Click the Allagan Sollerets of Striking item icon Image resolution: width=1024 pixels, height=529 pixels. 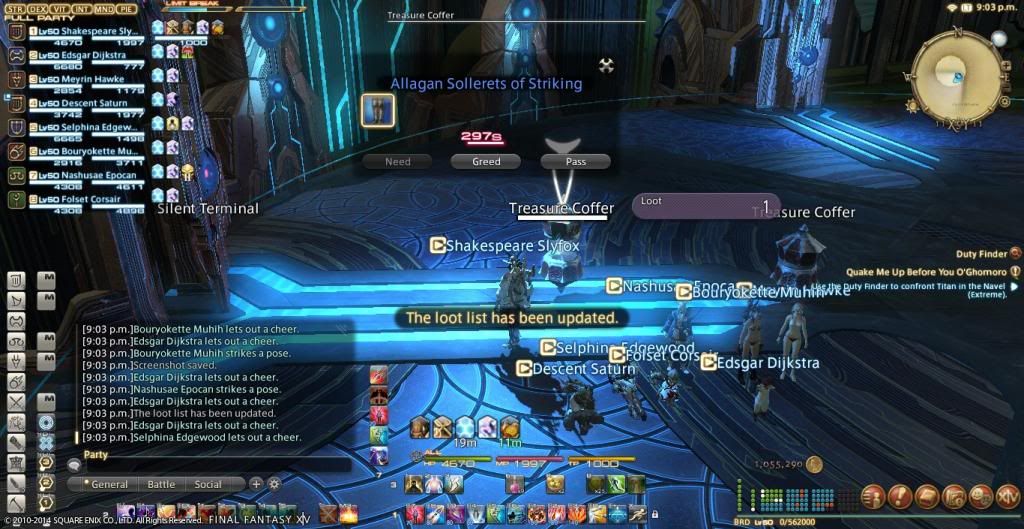point(378,110)
